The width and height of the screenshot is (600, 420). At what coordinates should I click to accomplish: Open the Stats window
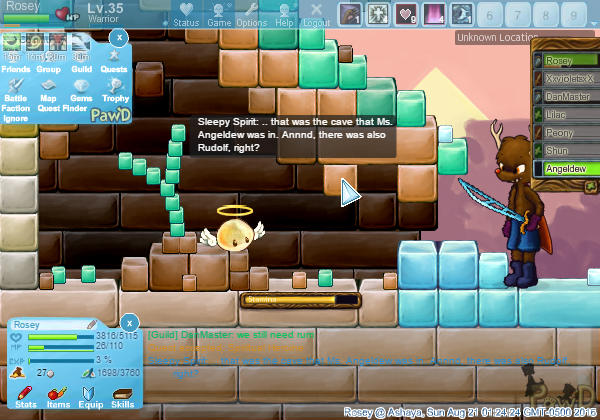(x=26, y=397)
